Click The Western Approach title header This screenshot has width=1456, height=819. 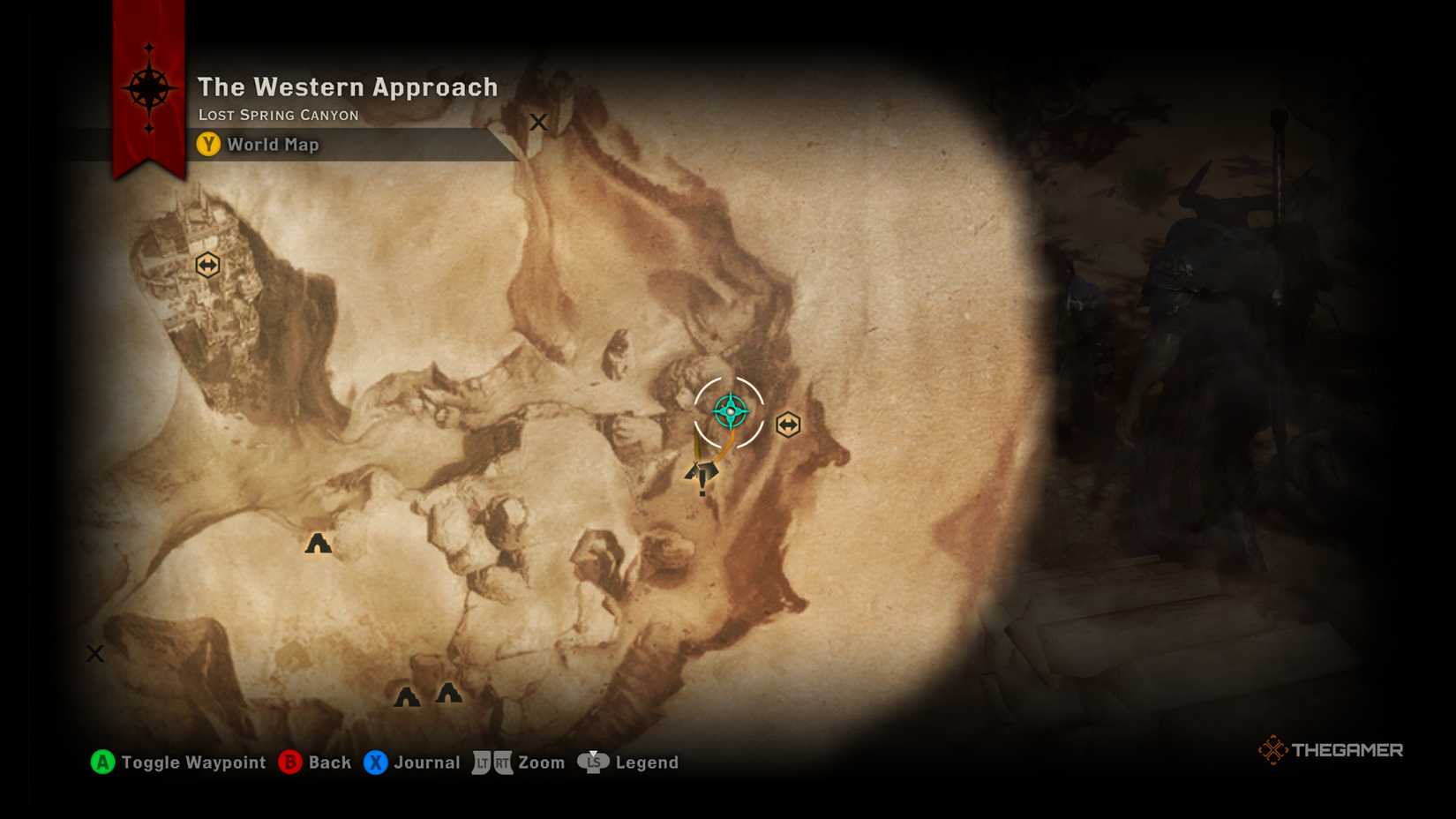pyautogui.click(x=348, y=87)
